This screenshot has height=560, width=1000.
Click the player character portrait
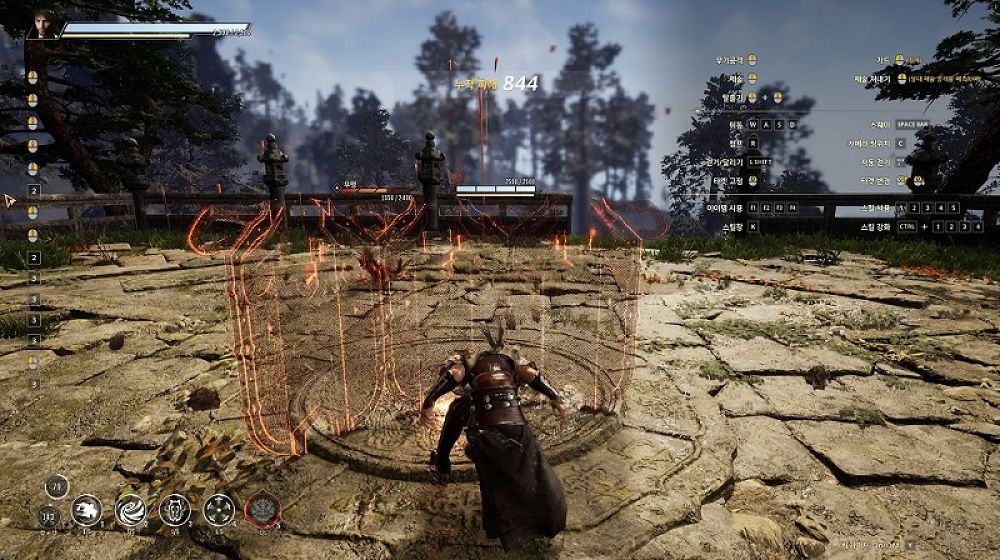click(44, 25)
